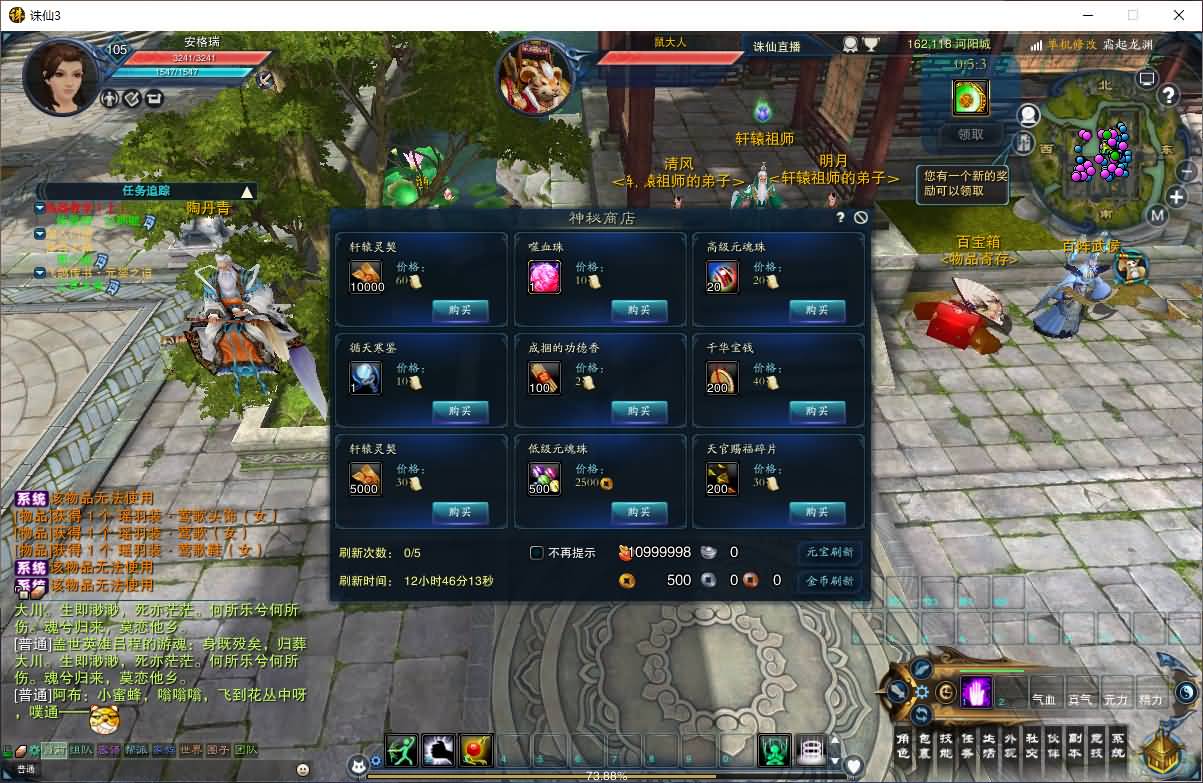Viewport: 1203px width, 783px height.
Task: Switch chat to the 世界 channel
Action: tap(191, 750)
